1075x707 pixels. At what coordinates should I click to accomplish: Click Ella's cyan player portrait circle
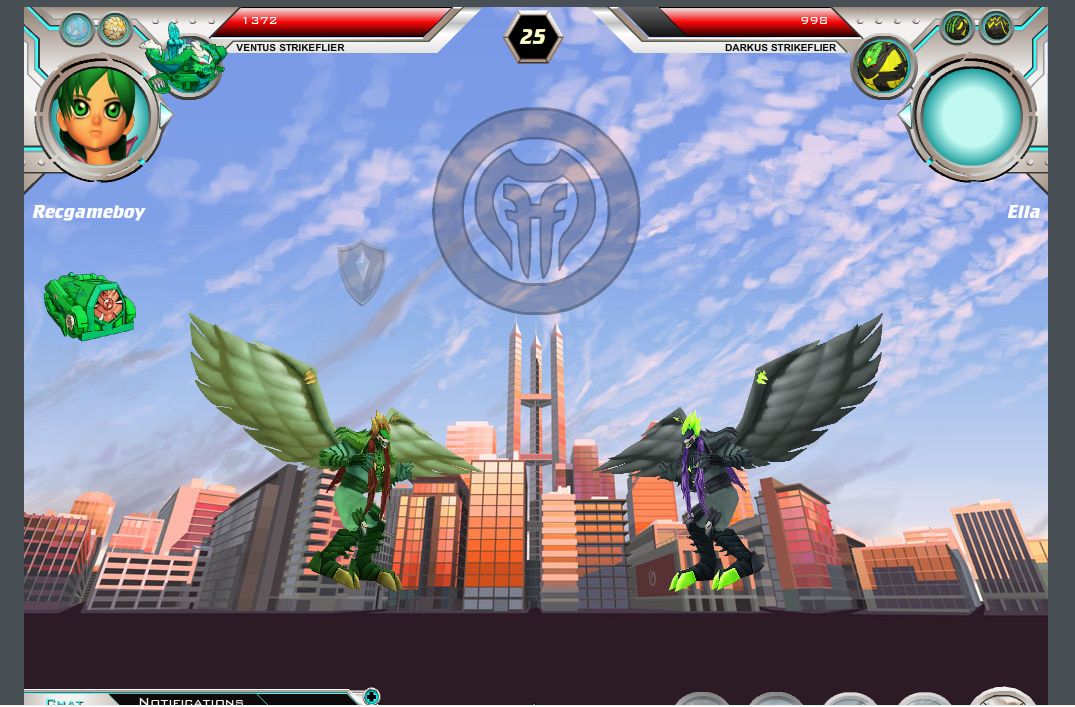pyautogui.click(x=971, y=117)
